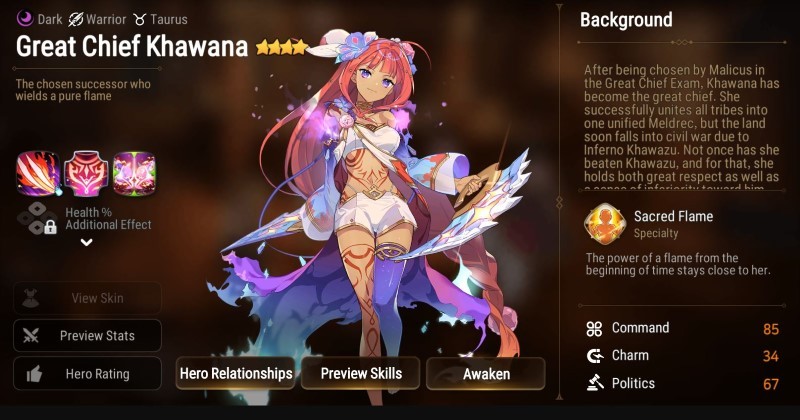Click the grayed-out View Skin button
This screenshot has height=420, width=800.
(x=87, y=298)
